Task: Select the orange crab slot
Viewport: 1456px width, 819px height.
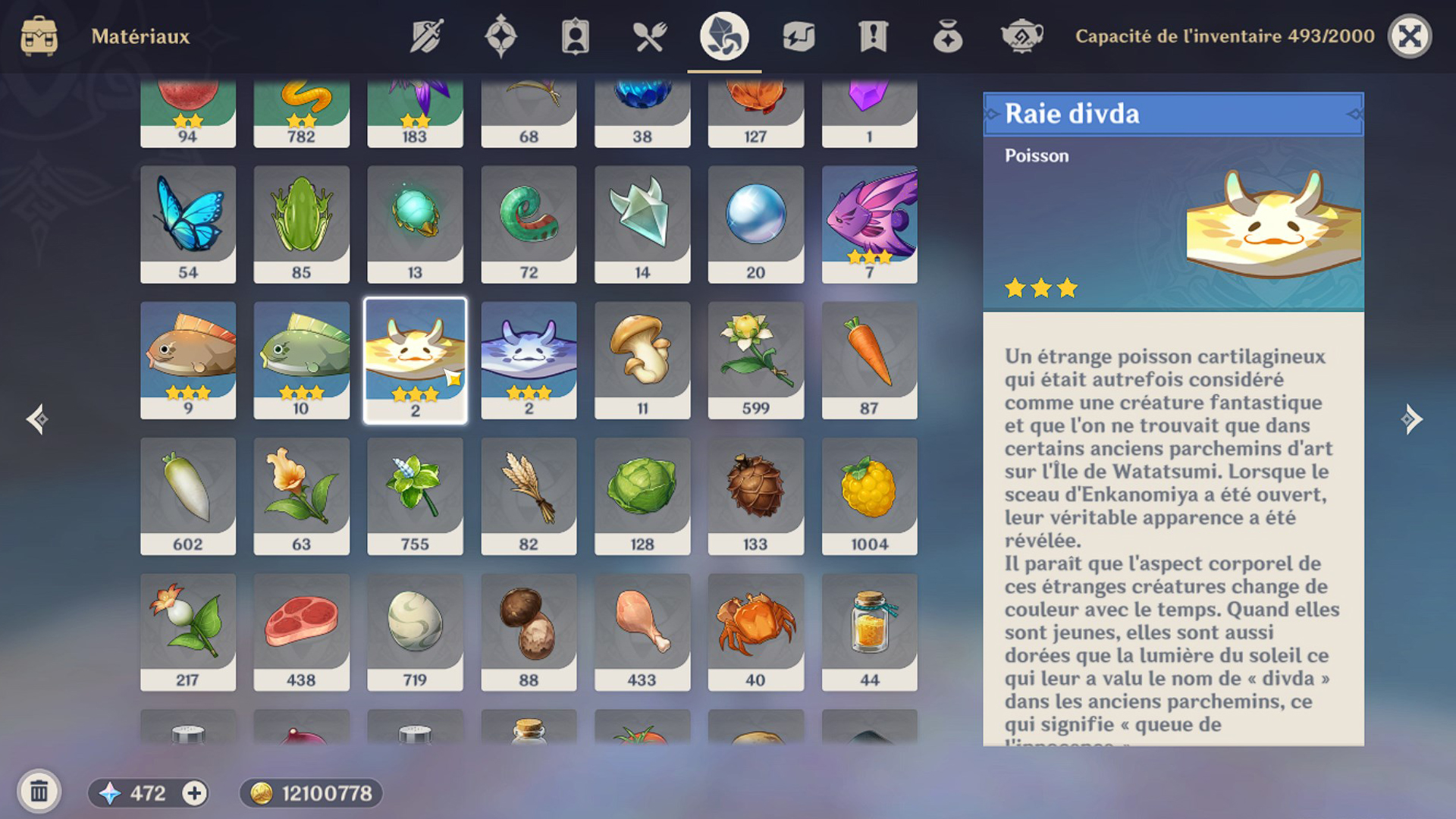Action: point(755,631)
